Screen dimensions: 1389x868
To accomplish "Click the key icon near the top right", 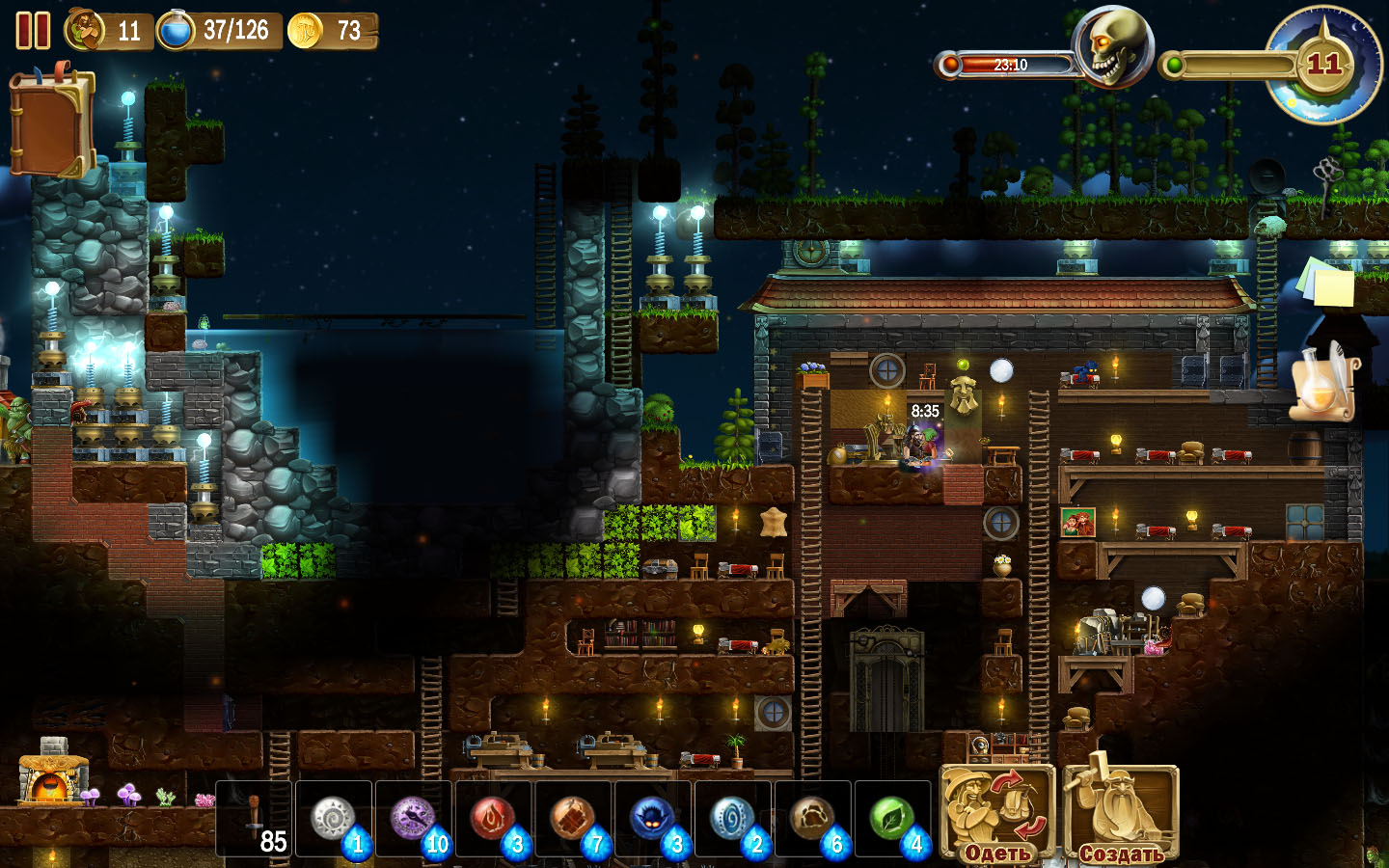I will (1328, 174).
